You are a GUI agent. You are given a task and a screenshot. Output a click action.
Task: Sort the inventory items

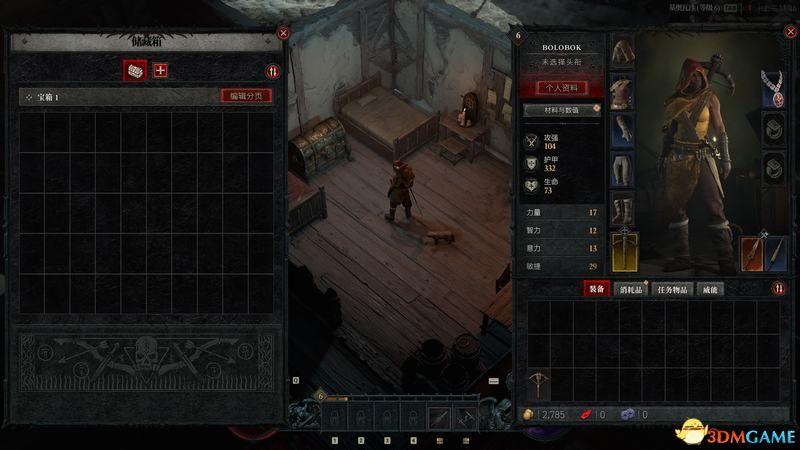tap(778, 289)
